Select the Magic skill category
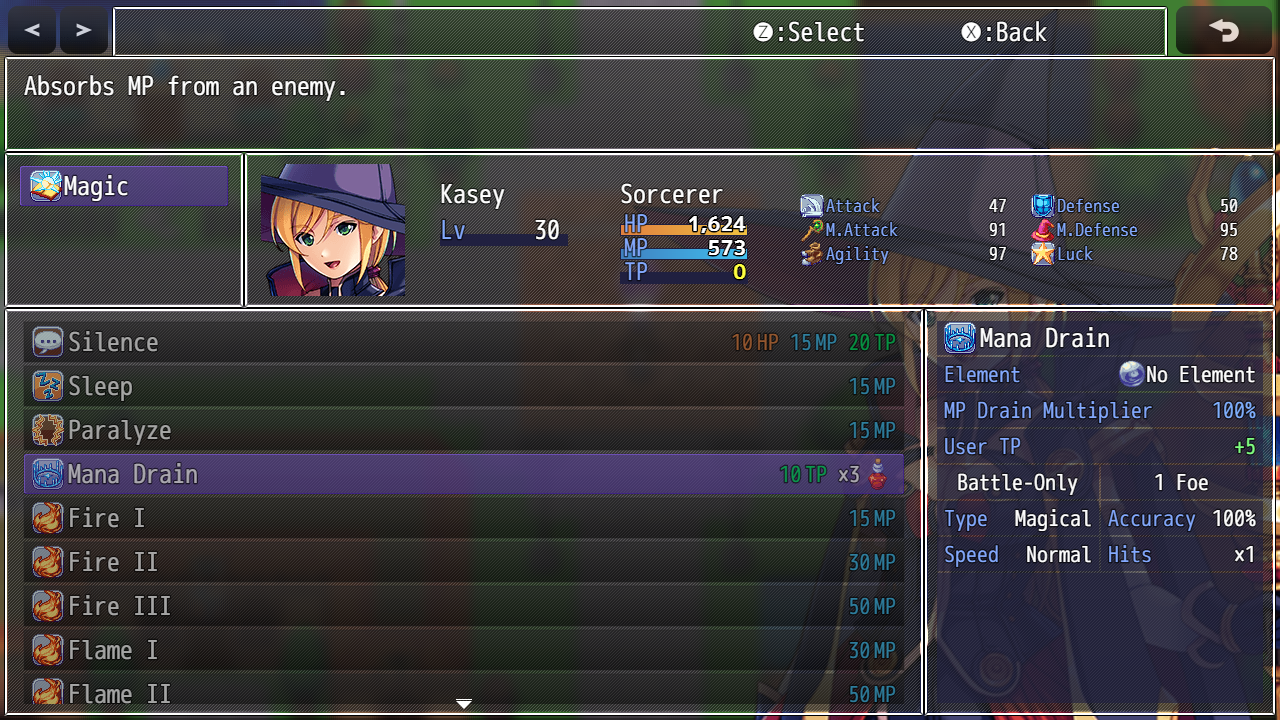This screenshot has height=720, width=1280. [x=124, y=186]
